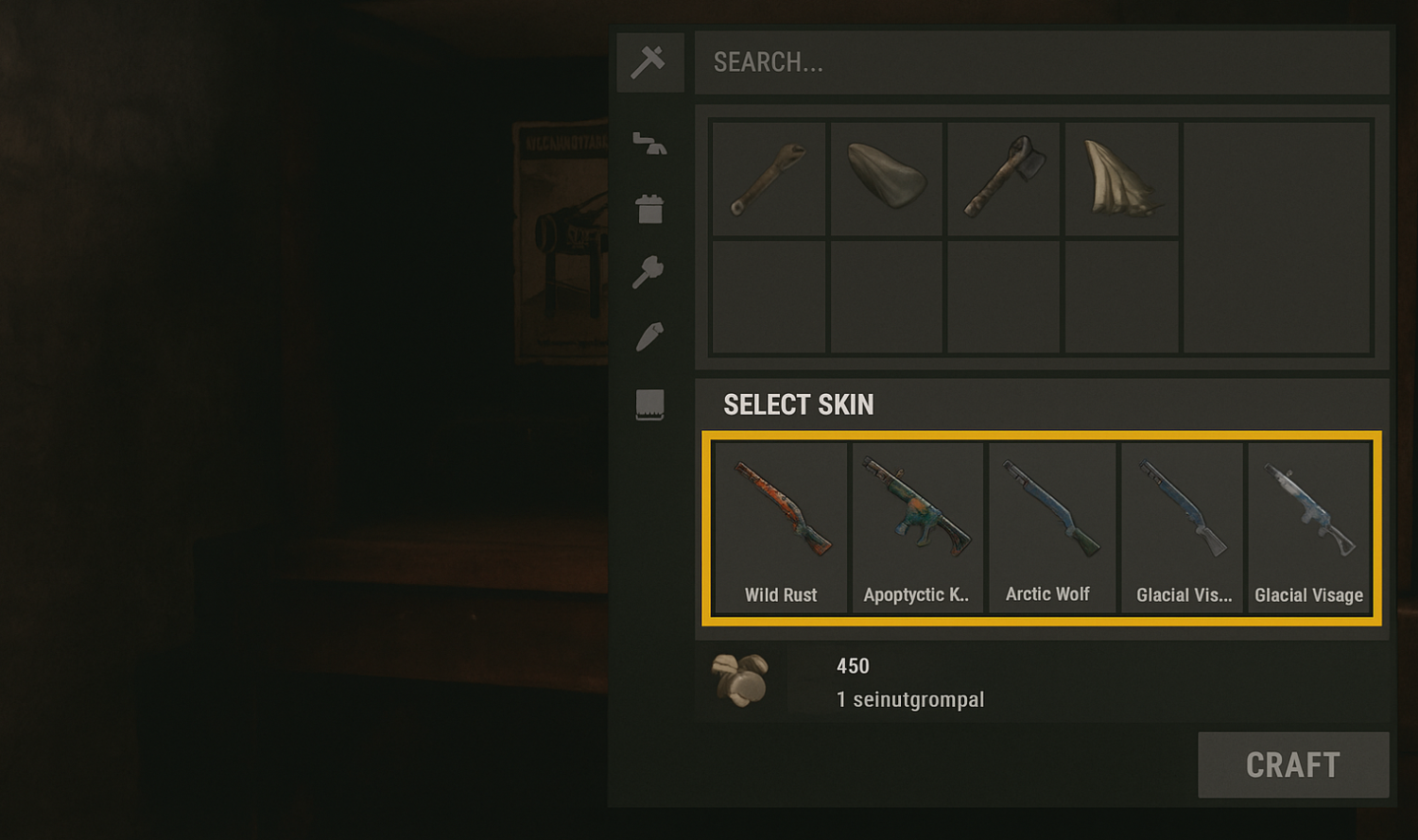
Task: Click the seinutgrompal ingredient link
Action: click(908, 699)
